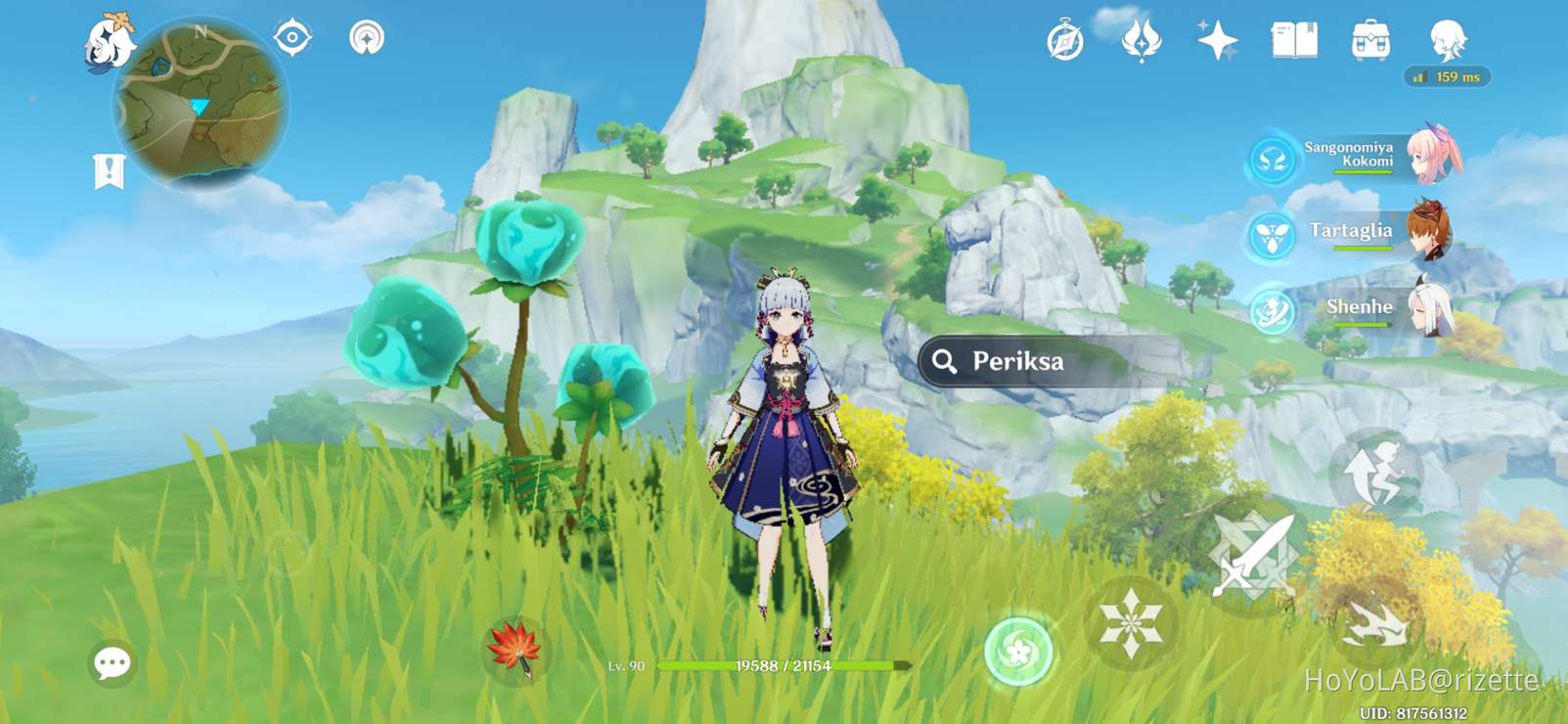Open the Events overview timer icon

(x=1066, y=39)
